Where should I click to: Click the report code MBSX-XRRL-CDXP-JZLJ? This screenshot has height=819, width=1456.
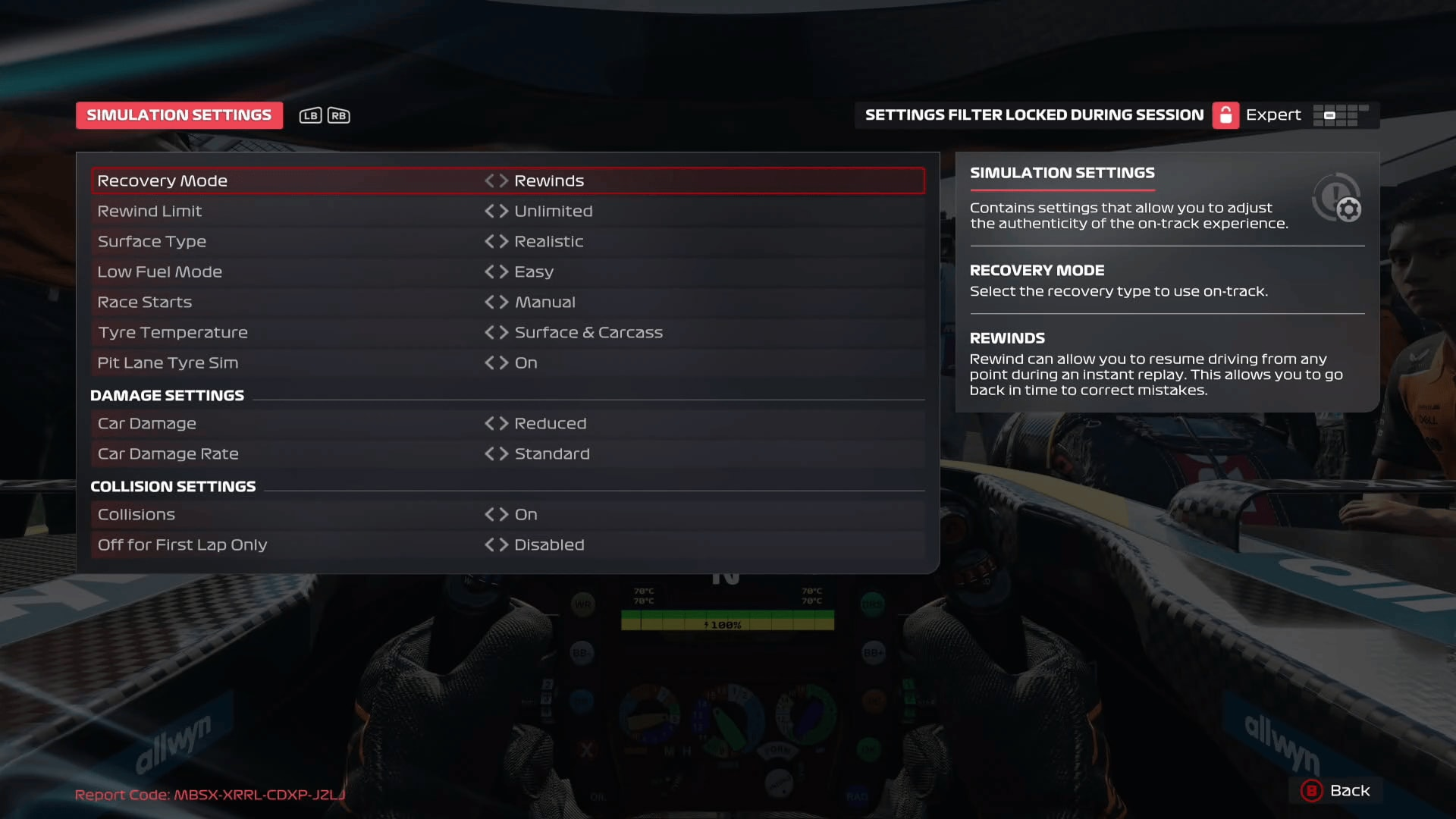[x=211, y=795]
